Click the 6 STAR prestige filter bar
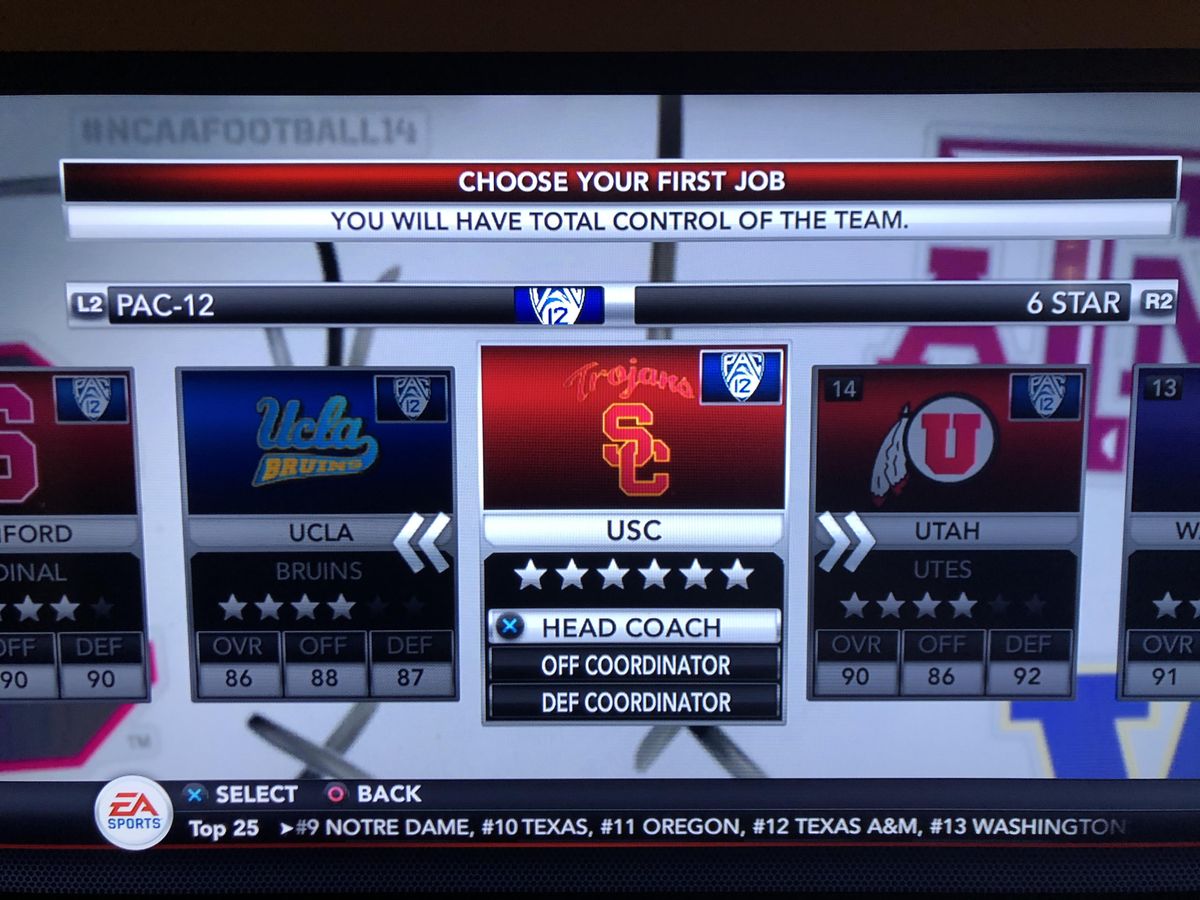 [x=880, y=304]
